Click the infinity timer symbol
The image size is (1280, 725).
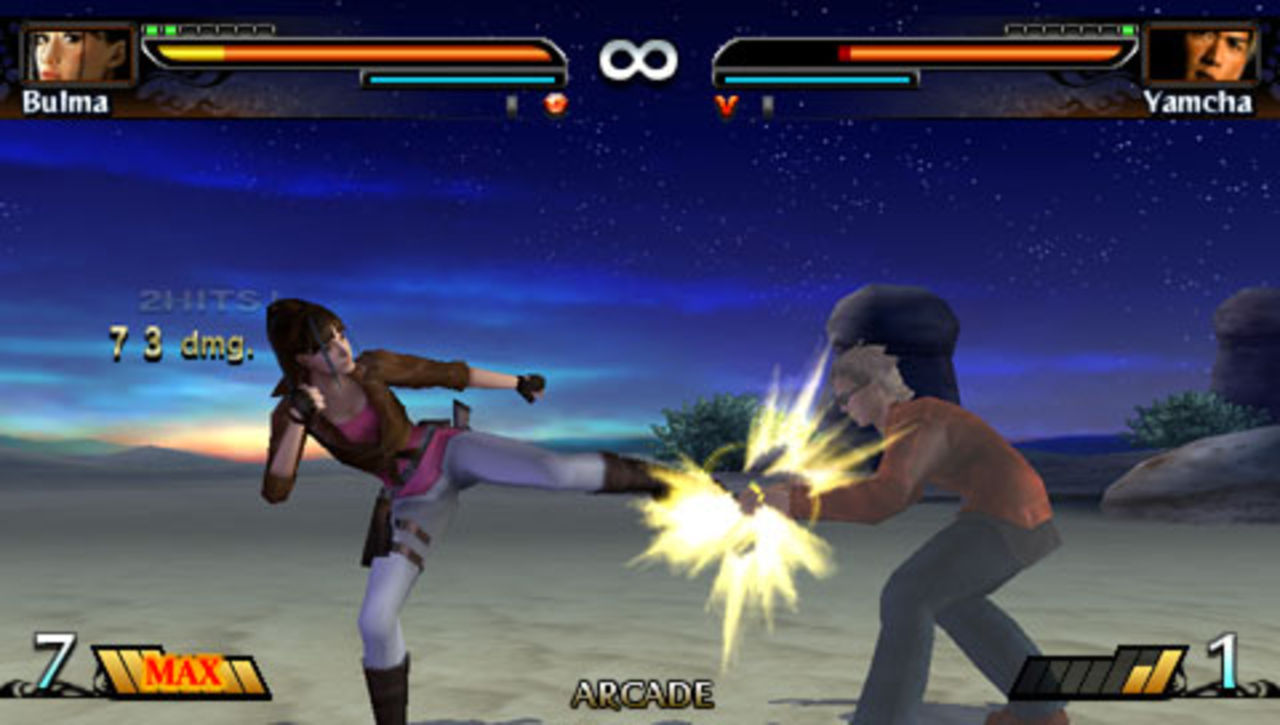tap(640, 58)
